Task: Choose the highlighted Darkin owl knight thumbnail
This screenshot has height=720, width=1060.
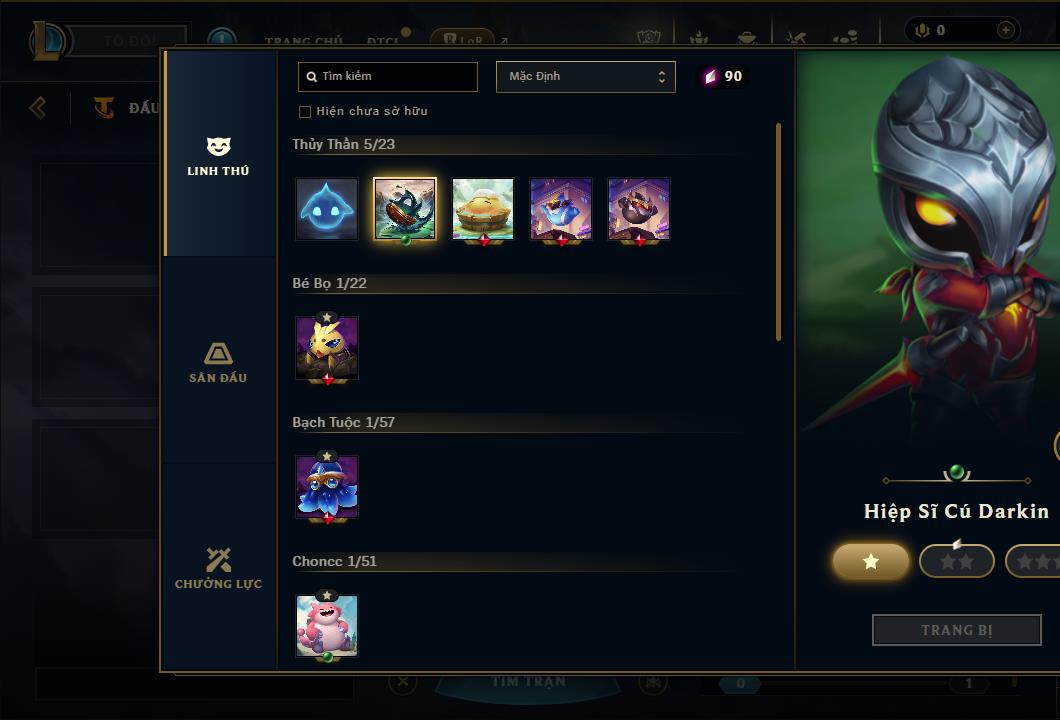Action: tap(405, 209)
